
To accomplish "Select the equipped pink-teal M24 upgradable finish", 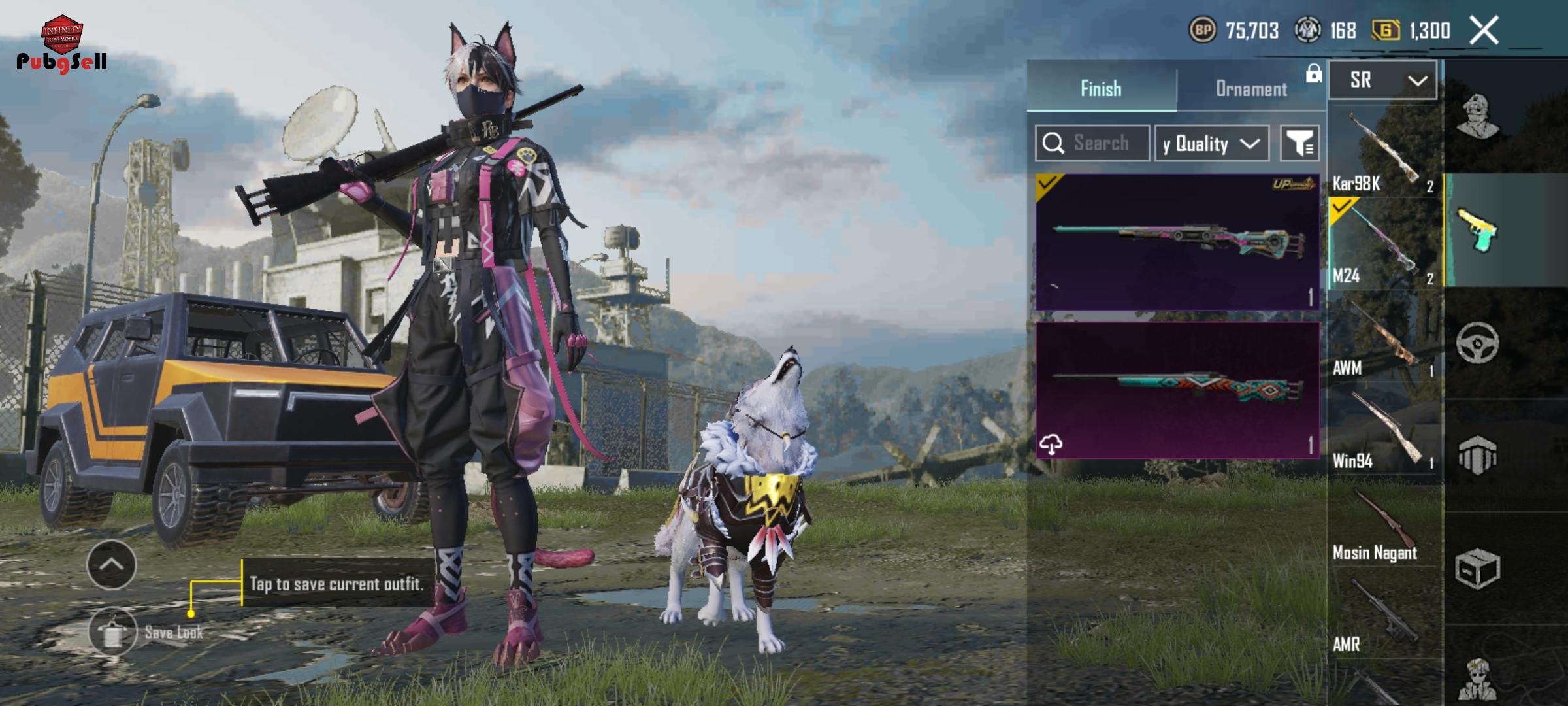I will tap(1177, 242).
